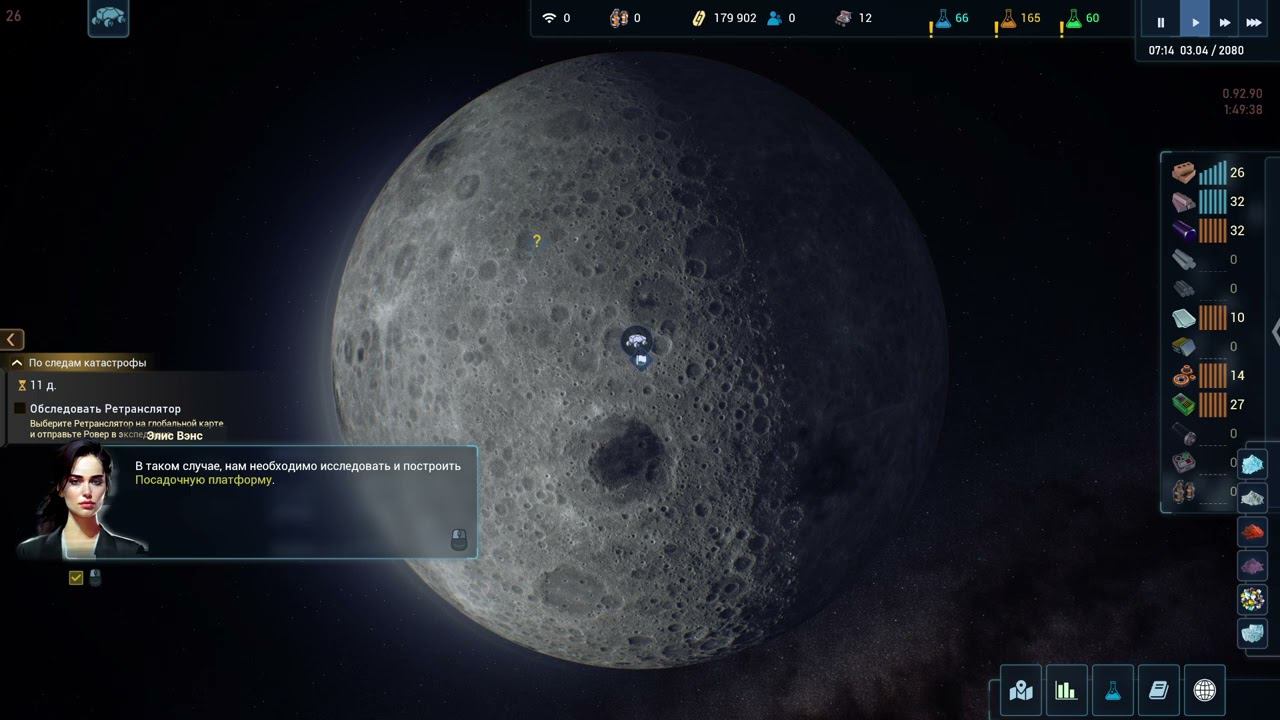Image resolution: width=1280 pixels, height=720 pixels.
Task: Select the 'Обследовать Ретранслятор' objective
Action: 20,409
